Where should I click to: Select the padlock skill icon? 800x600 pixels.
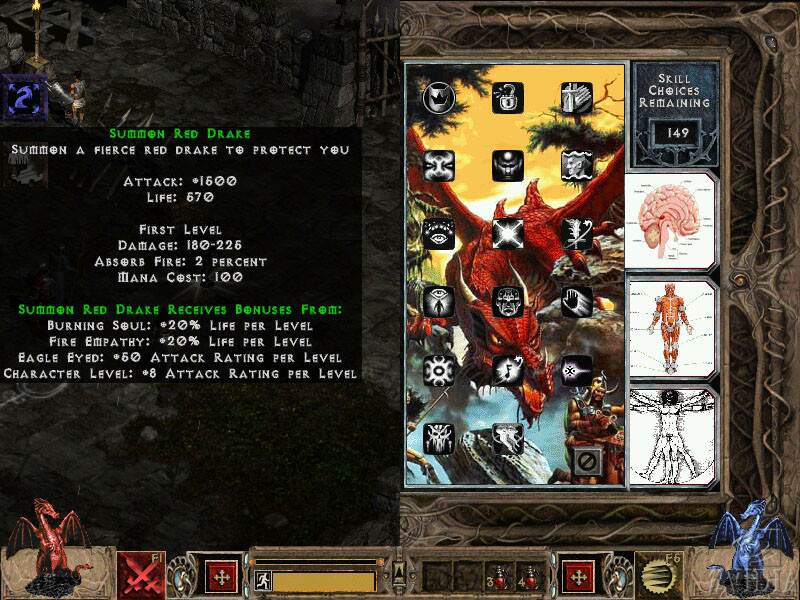pos(508,97)
